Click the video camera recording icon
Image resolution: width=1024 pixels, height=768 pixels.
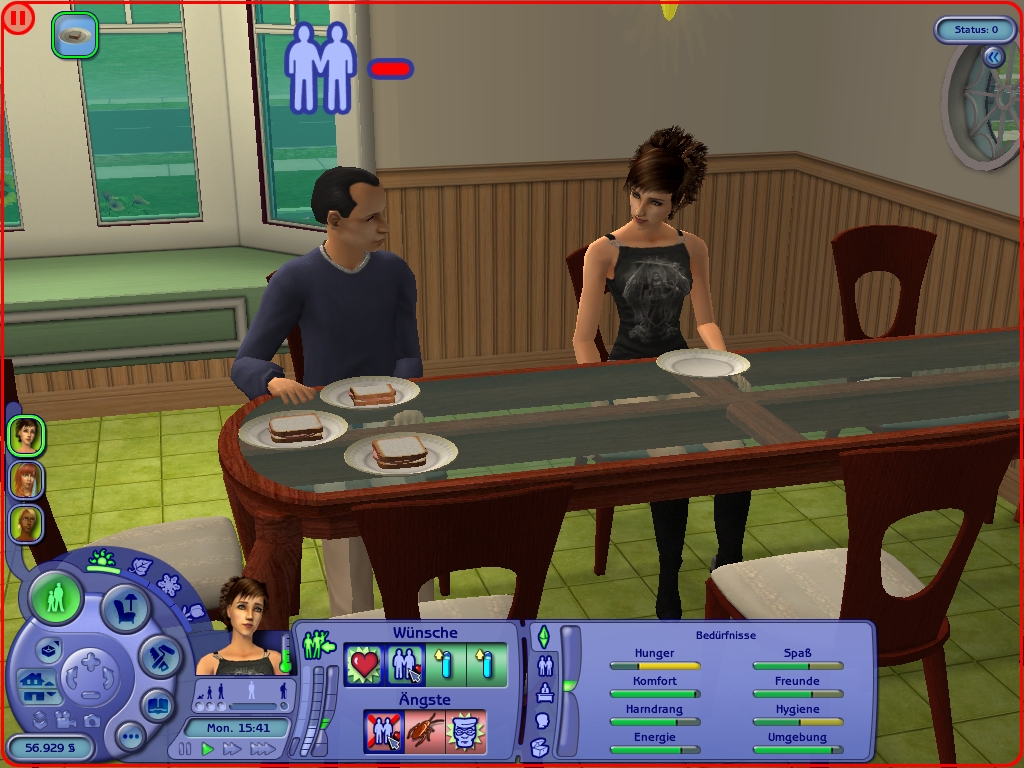(x=66, y=719)
